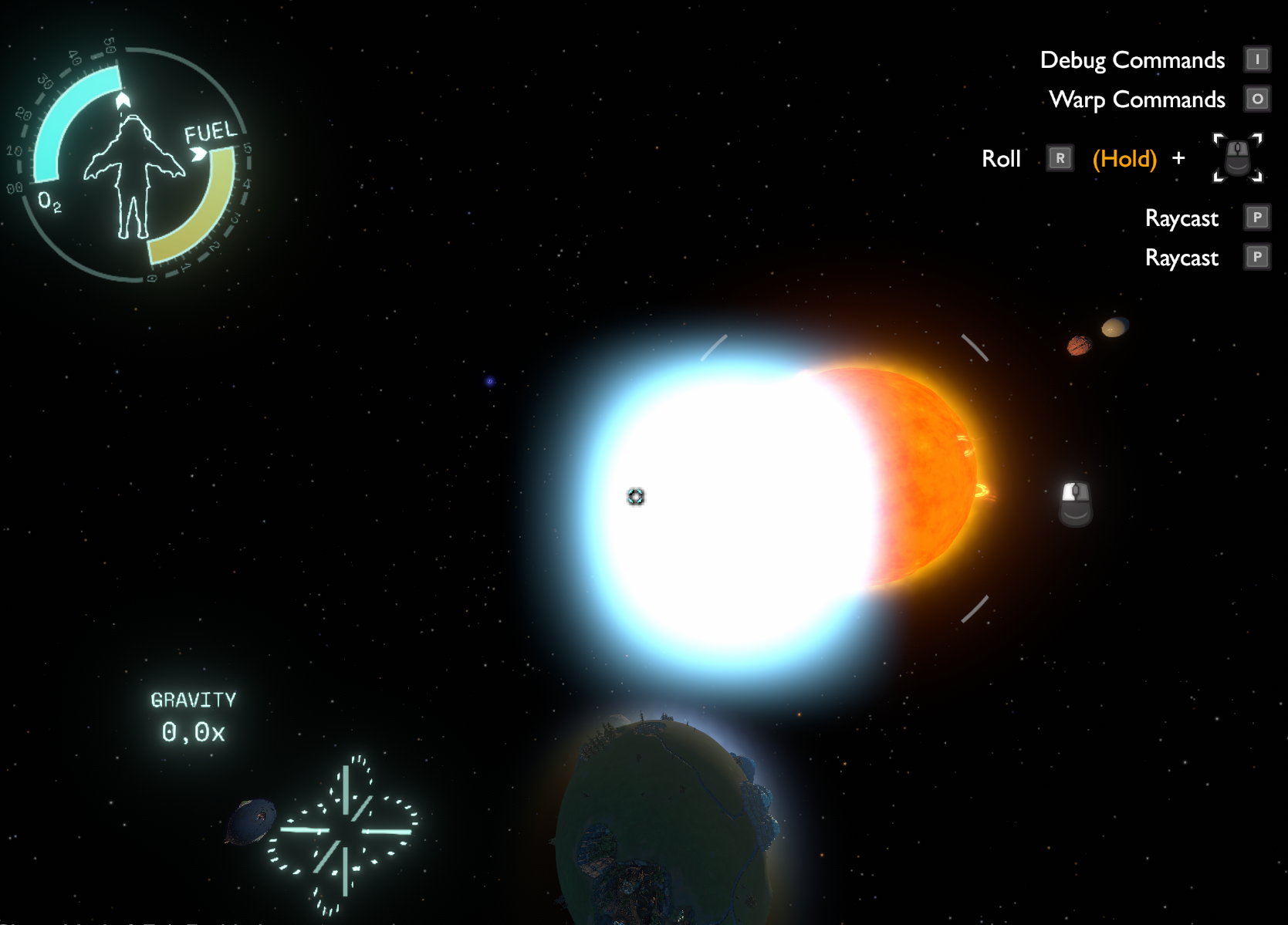Select the Debug Commands menu entry
1288x925 pixels.
click(x=1131, y=59)
